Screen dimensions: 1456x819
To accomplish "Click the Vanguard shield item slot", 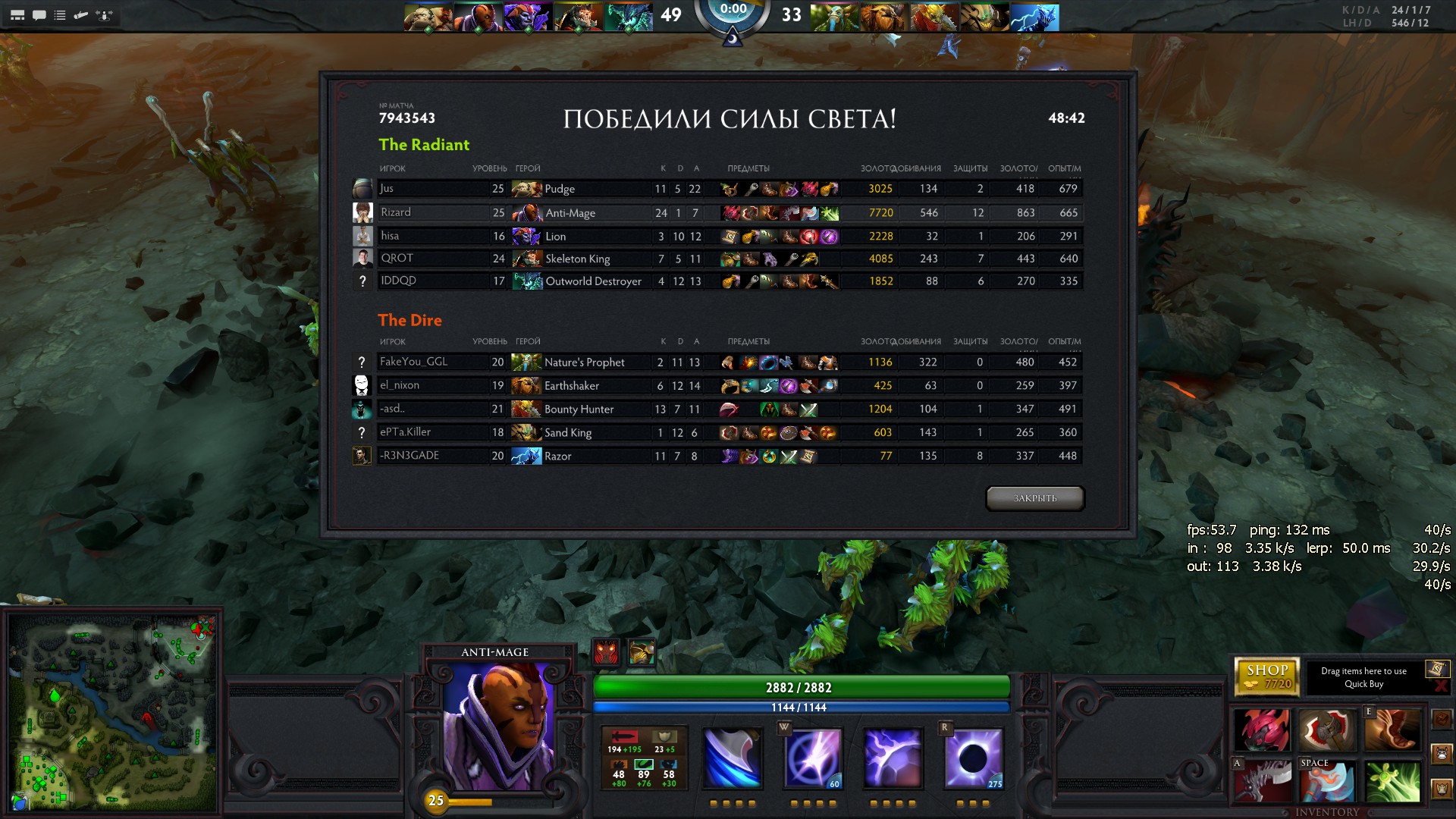I will click(1326, 730).
